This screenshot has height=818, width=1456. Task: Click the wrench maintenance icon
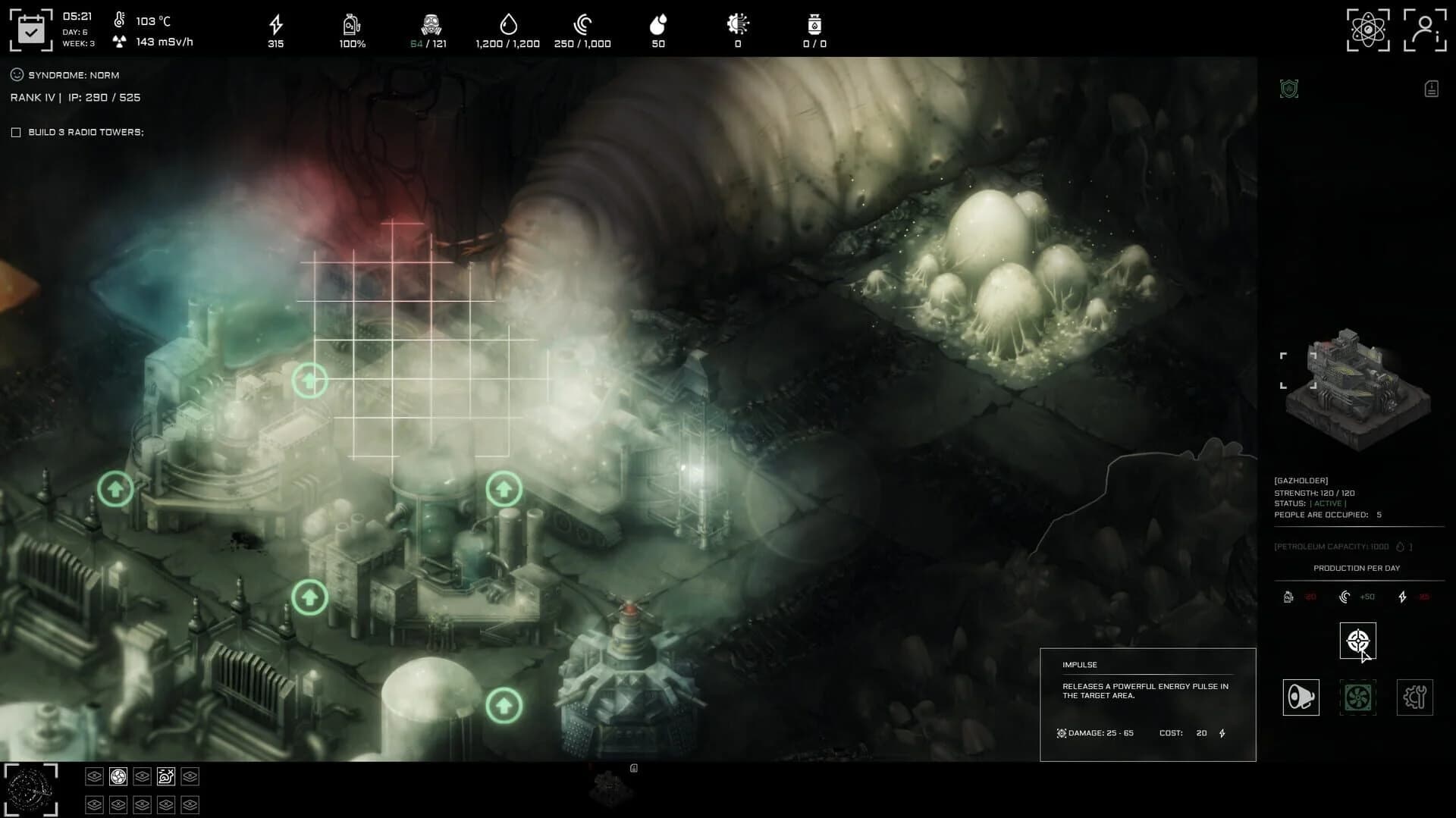[x=1414, y=697]
